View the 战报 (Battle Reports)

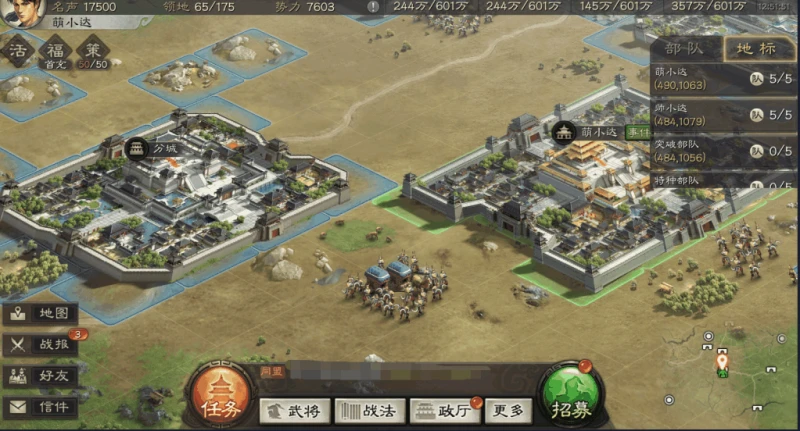[40, 345]
